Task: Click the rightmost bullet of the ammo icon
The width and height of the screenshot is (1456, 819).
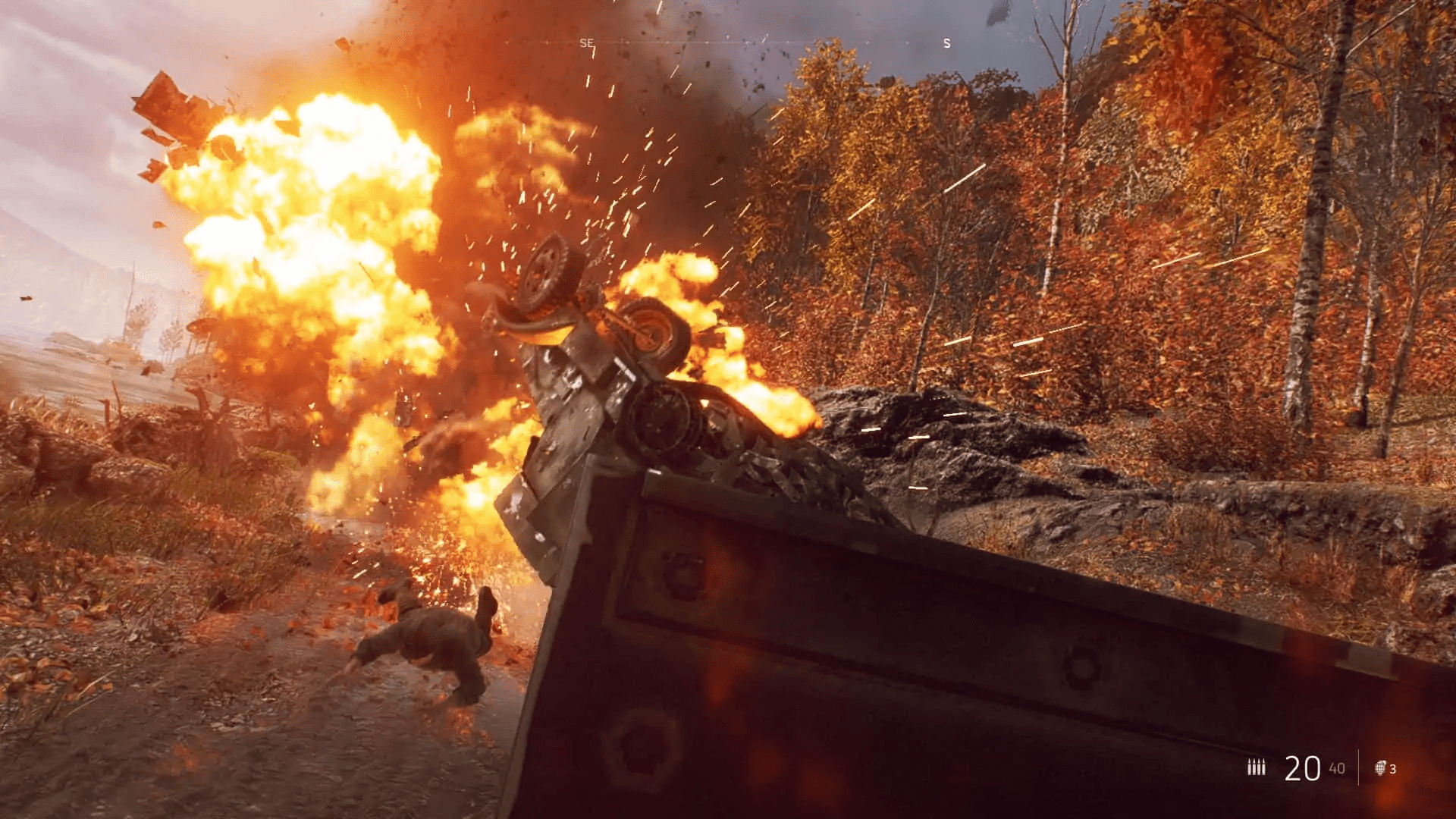Action: click(1264, 767)
